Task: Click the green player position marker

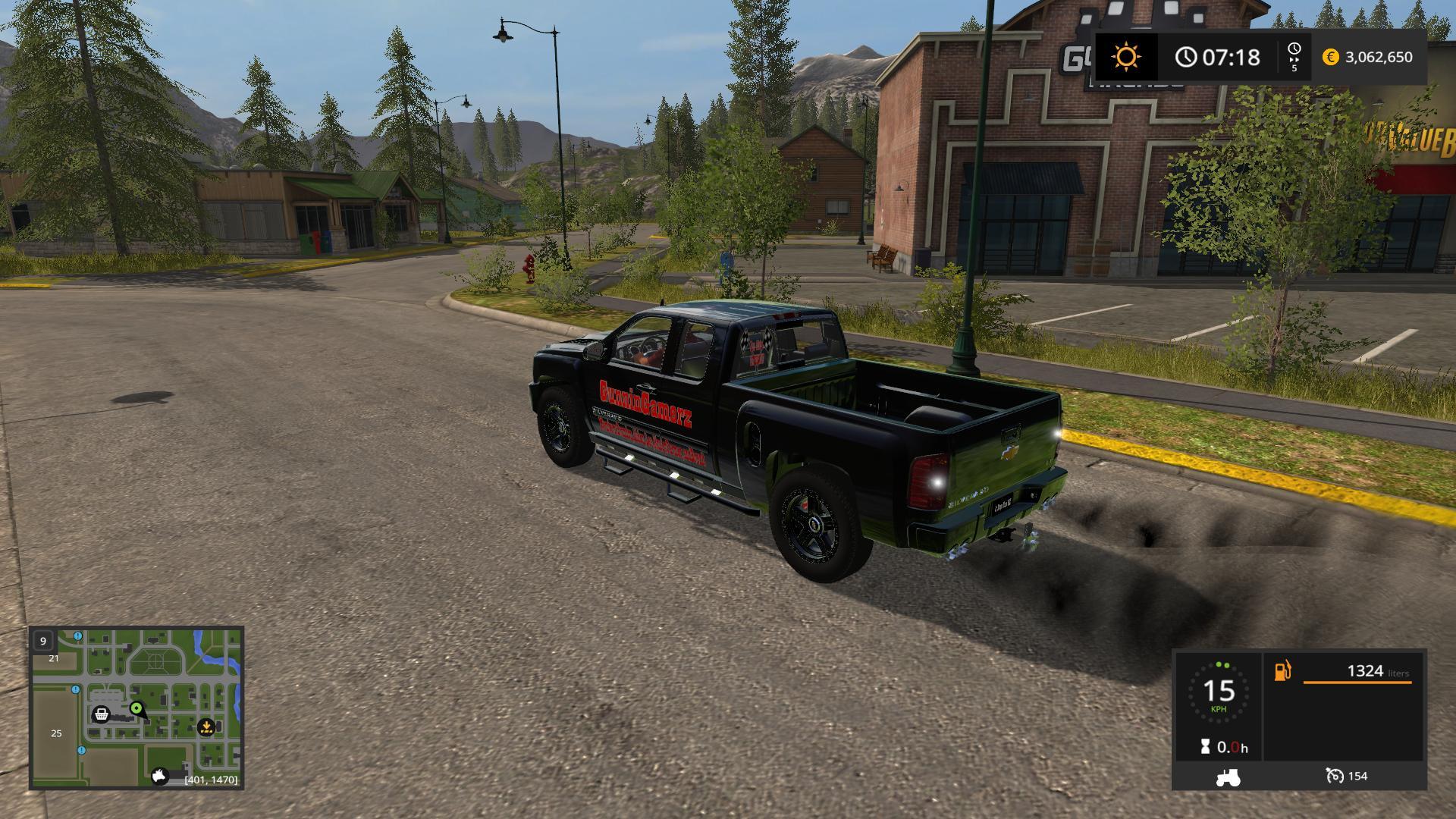Action: coord(136,709)
